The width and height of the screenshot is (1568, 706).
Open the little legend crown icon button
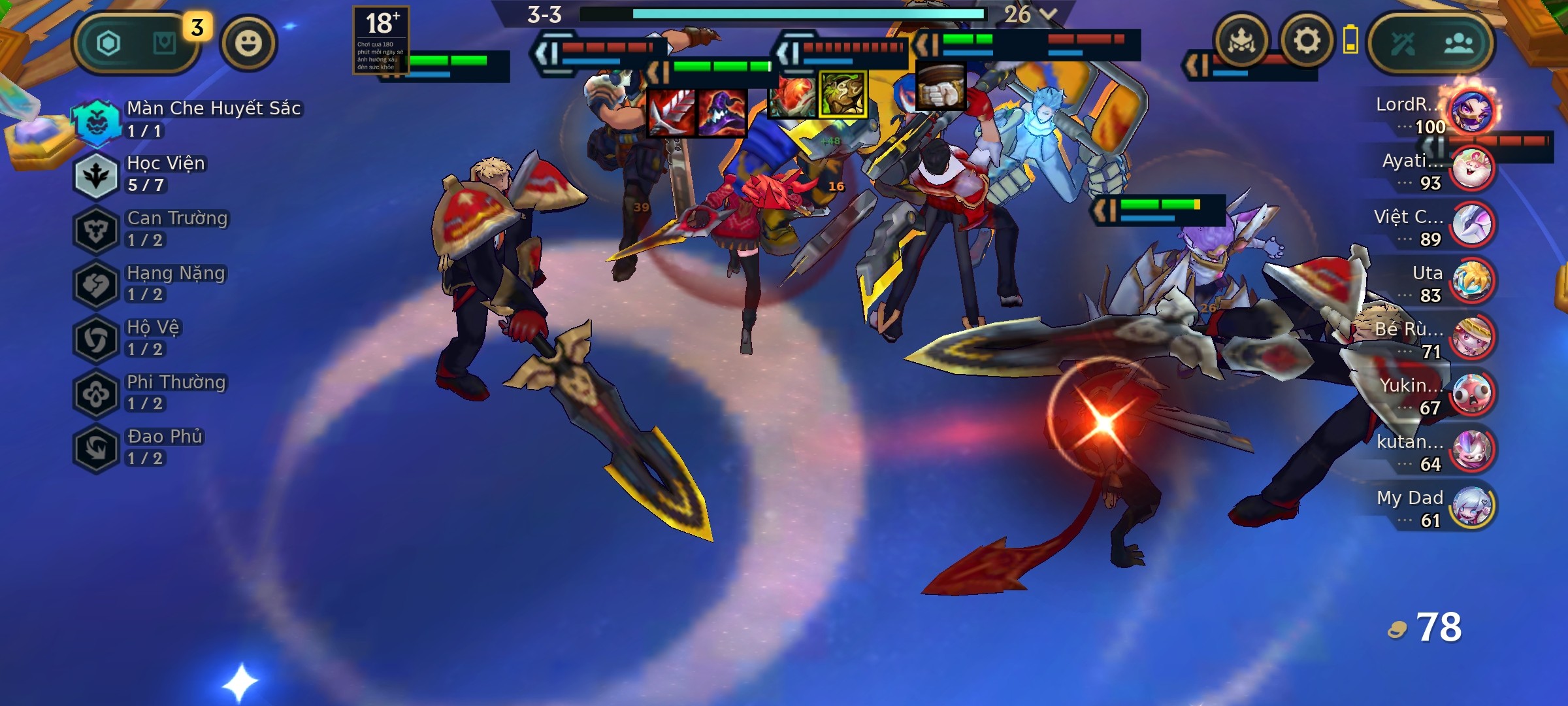(1241, 42)
